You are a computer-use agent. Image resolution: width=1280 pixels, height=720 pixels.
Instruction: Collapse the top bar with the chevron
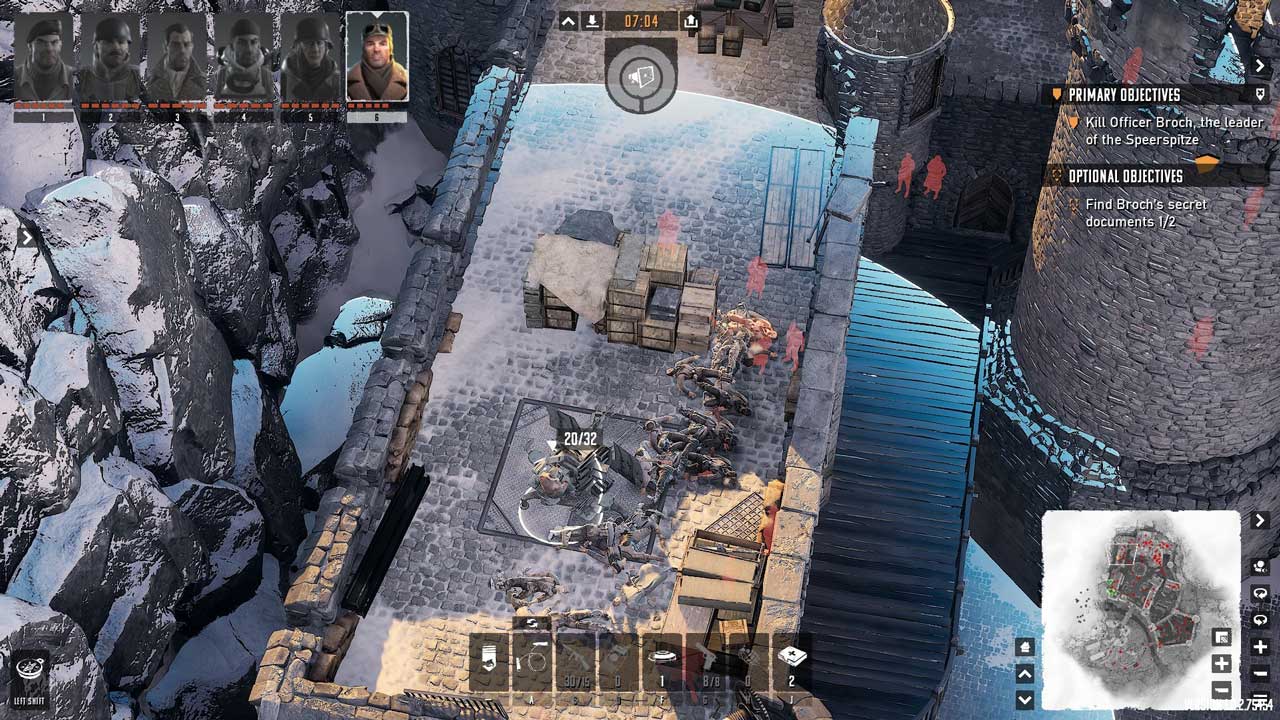tap(568, 21)
